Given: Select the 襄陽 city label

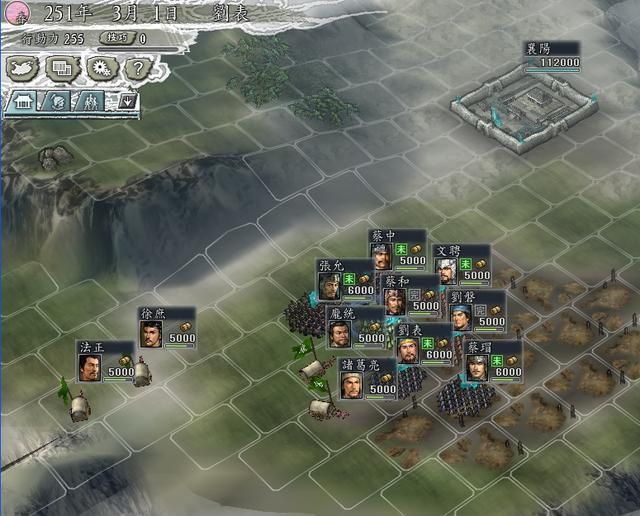Looking at the screenshot, I should (x=552, y=55).
